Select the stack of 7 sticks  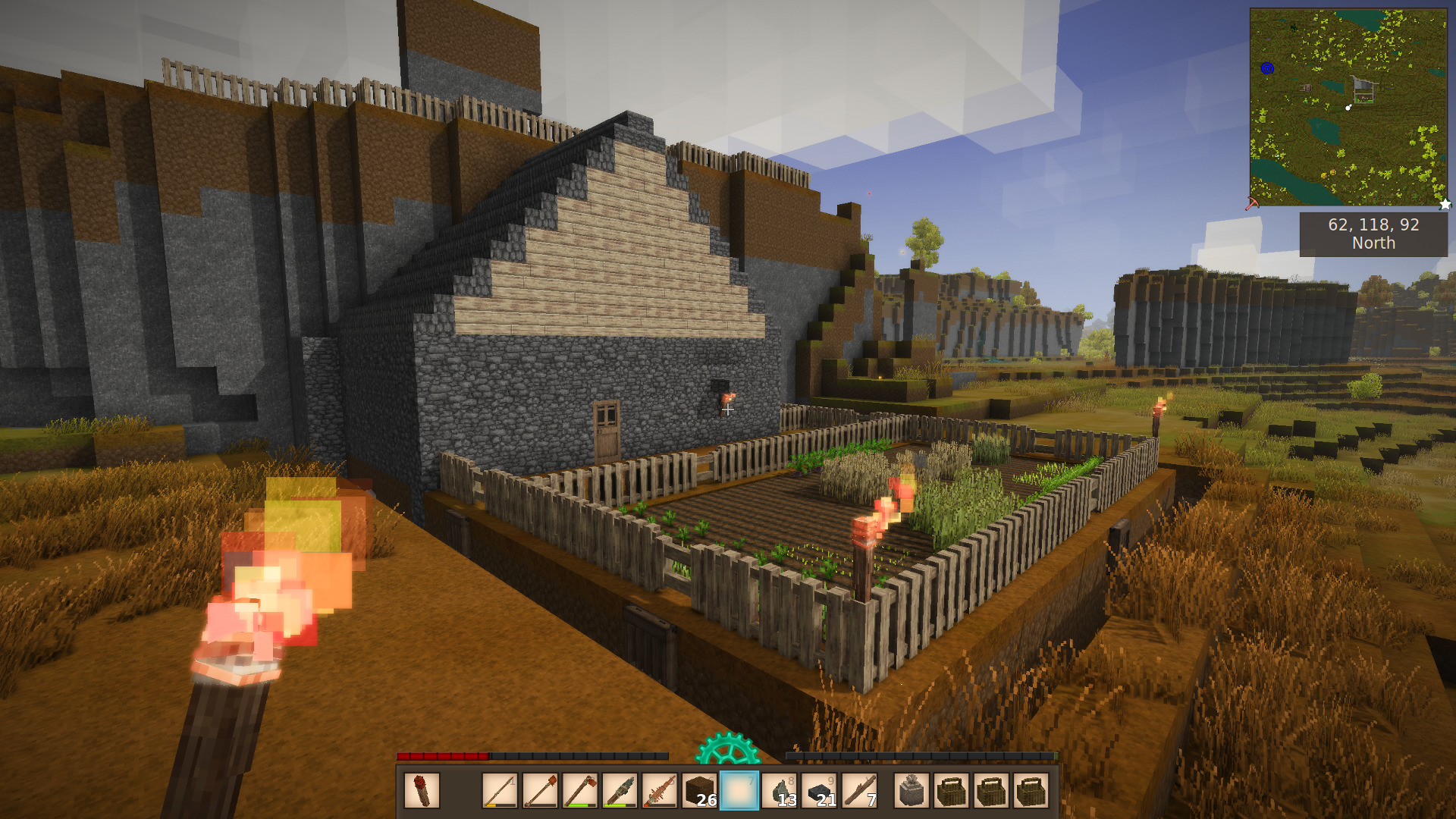[859, 791]
